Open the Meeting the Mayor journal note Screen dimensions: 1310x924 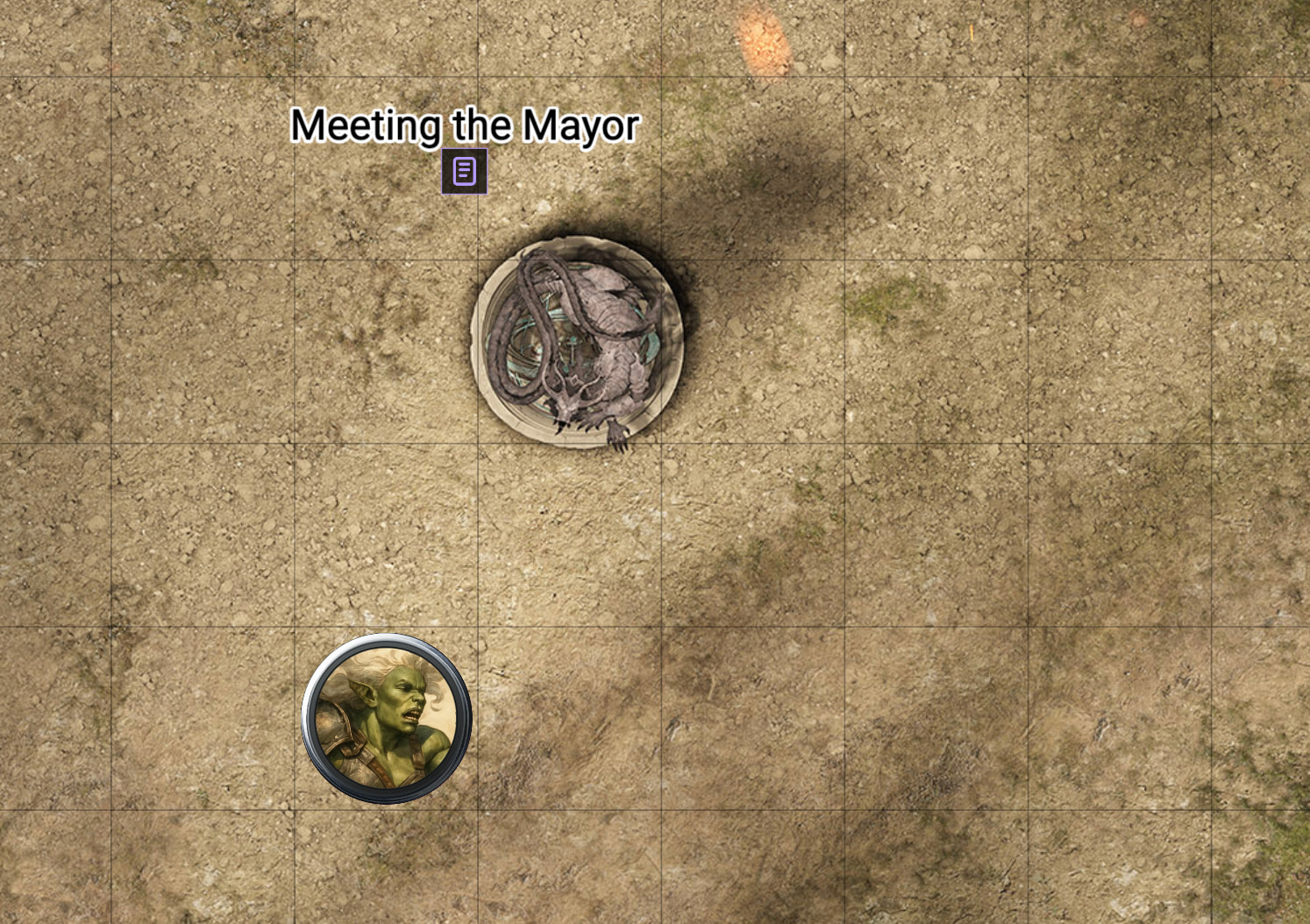464,171
